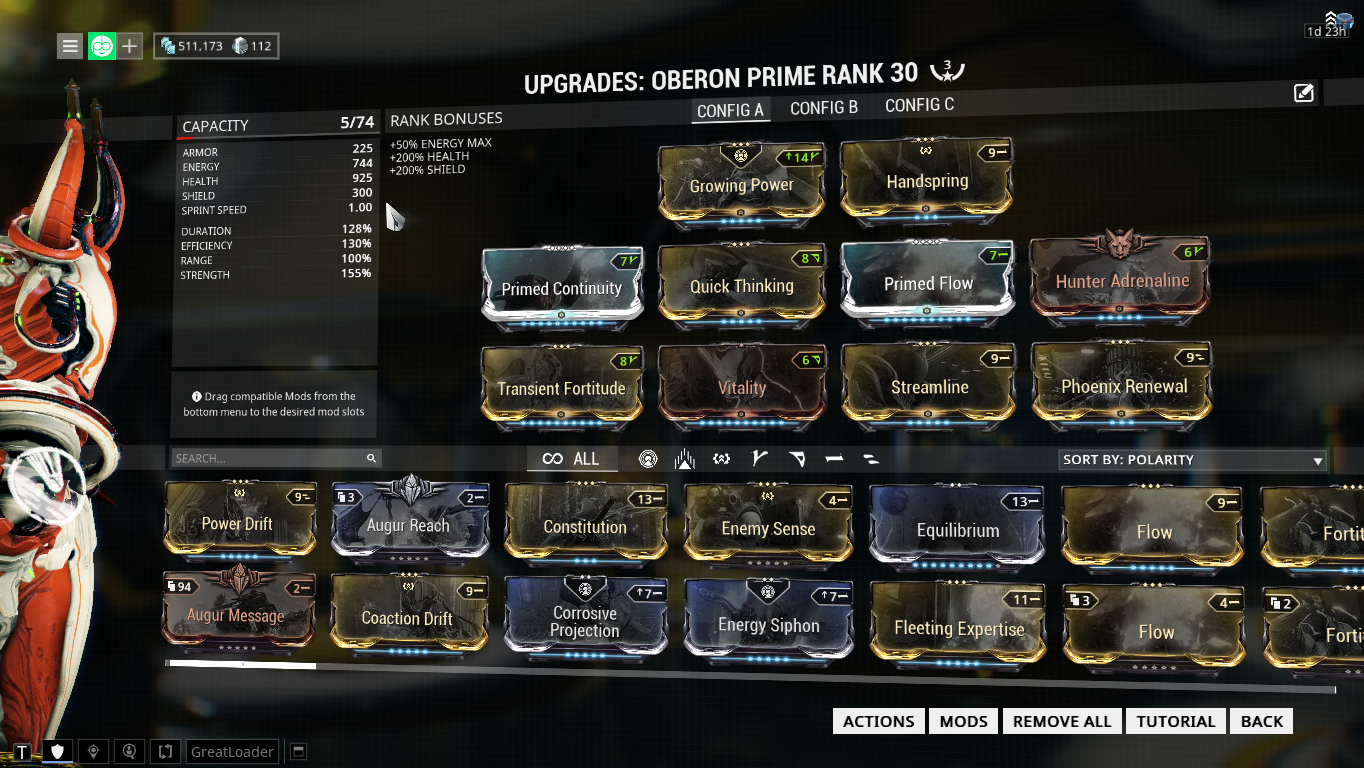Choose Augur Reach from the mod list

pos(408,523)
